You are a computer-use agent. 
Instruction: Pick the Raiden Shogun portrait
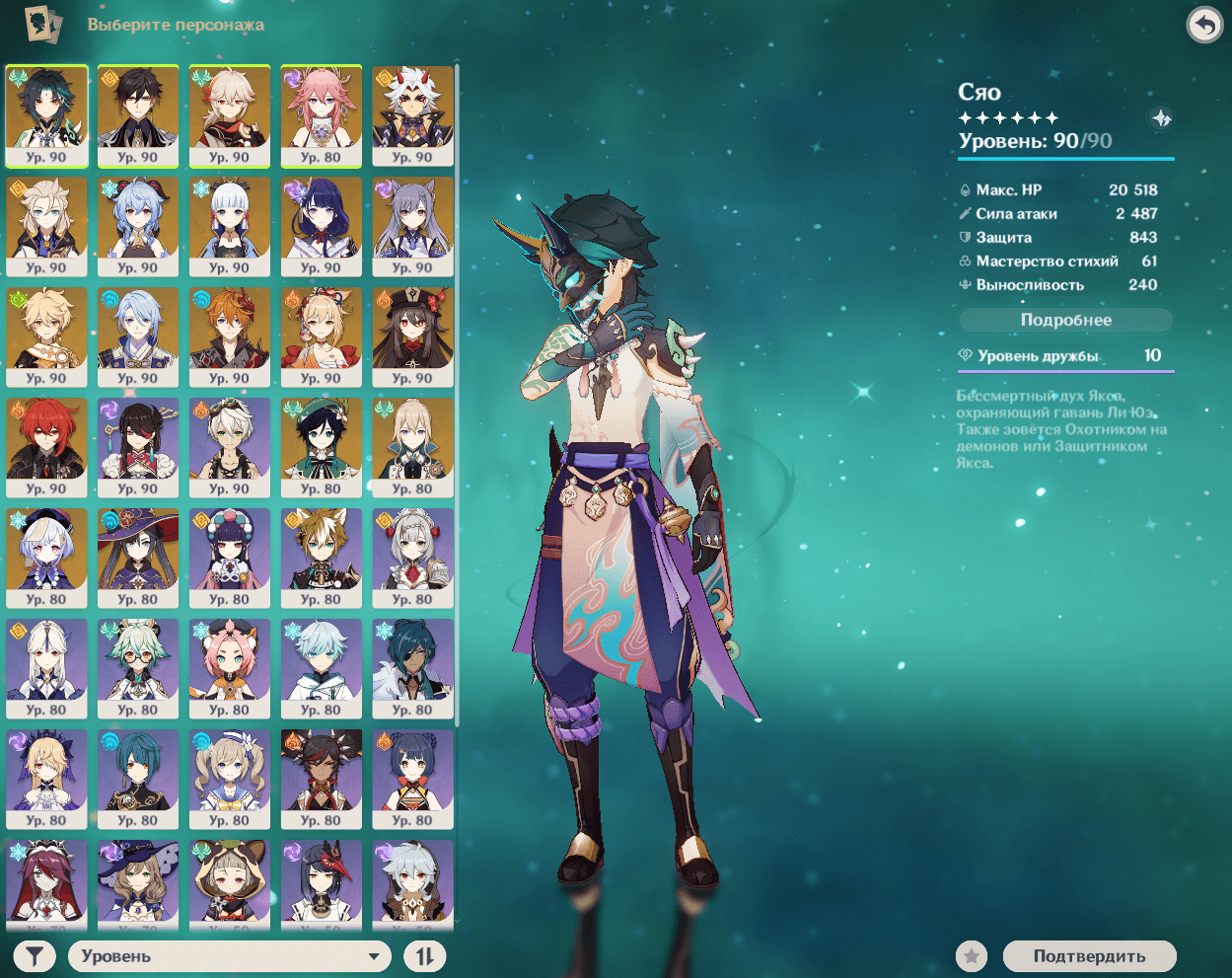(321, 226)
